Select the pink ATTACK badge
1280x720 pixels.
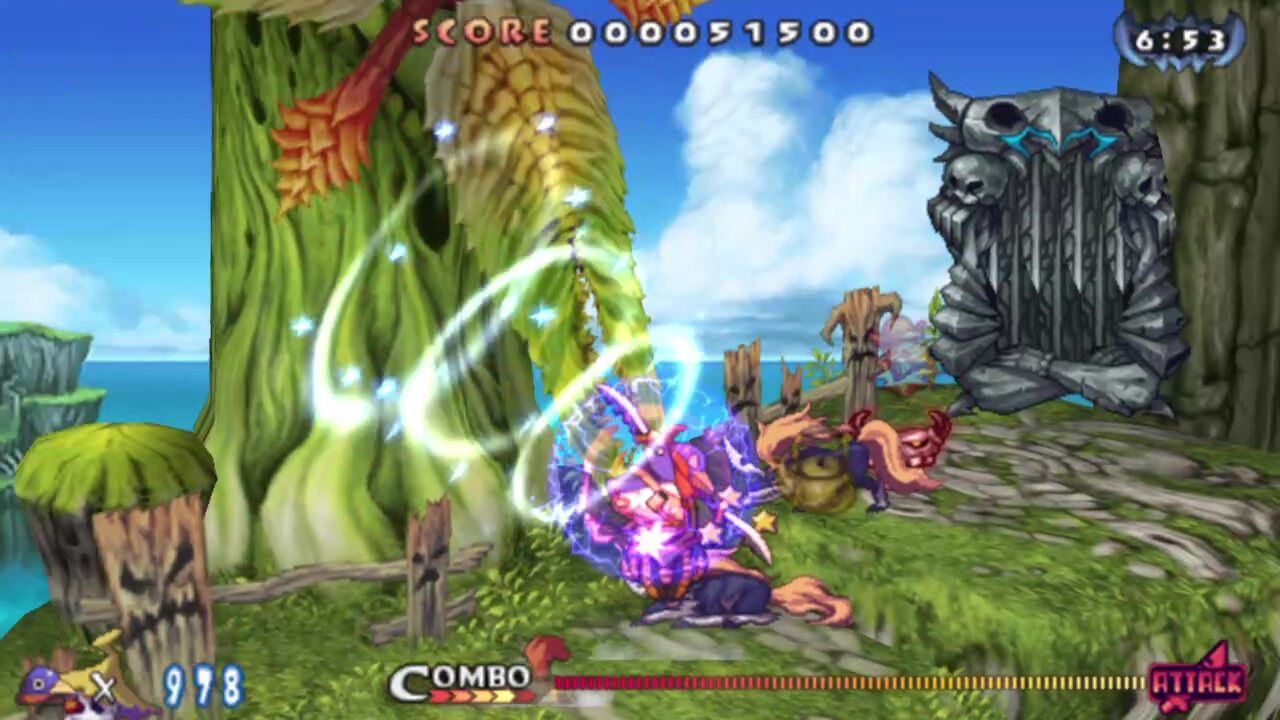click(x=1198, y=683)
